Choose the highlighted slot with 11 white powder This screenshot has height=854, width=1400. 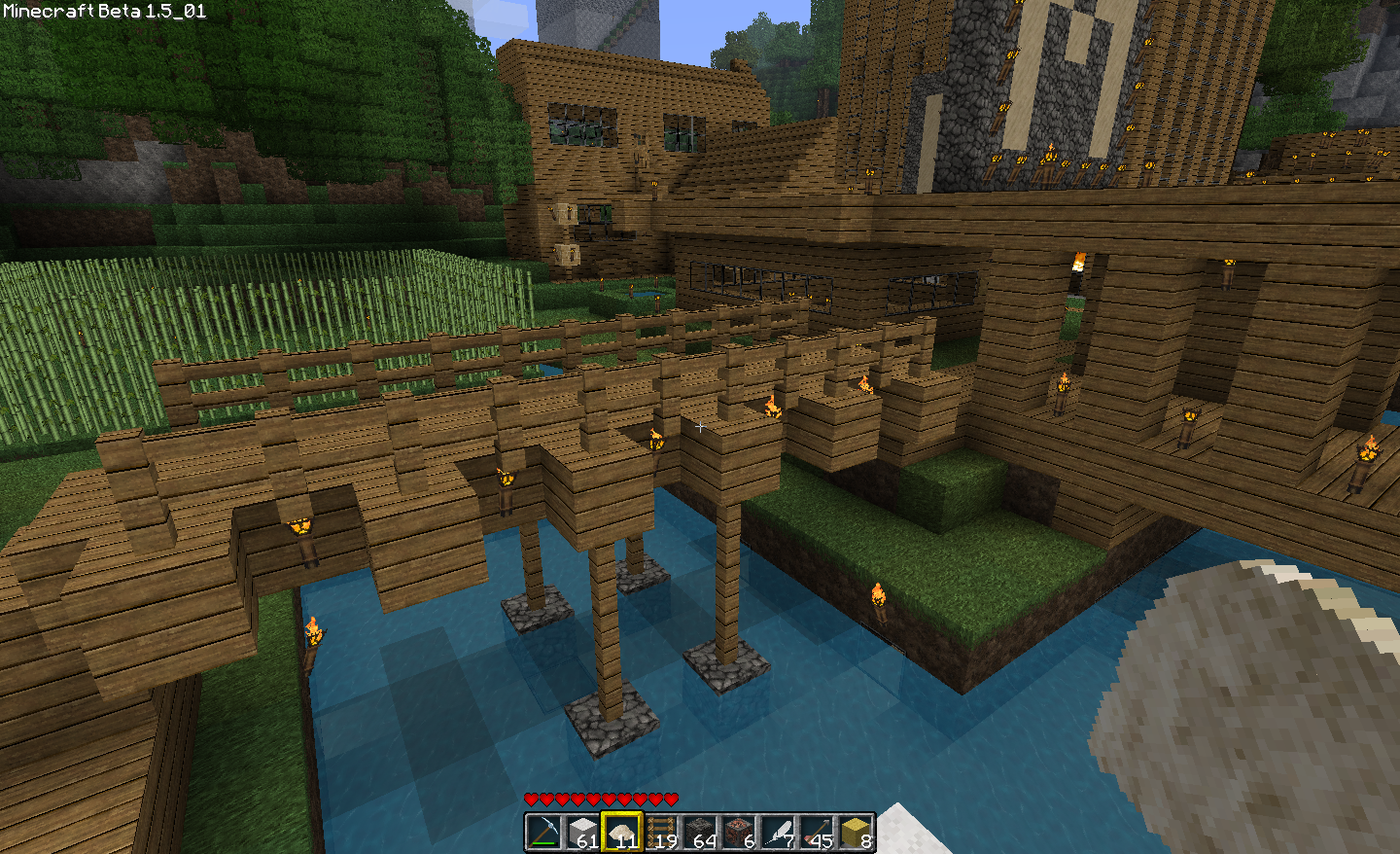(621, 833)
